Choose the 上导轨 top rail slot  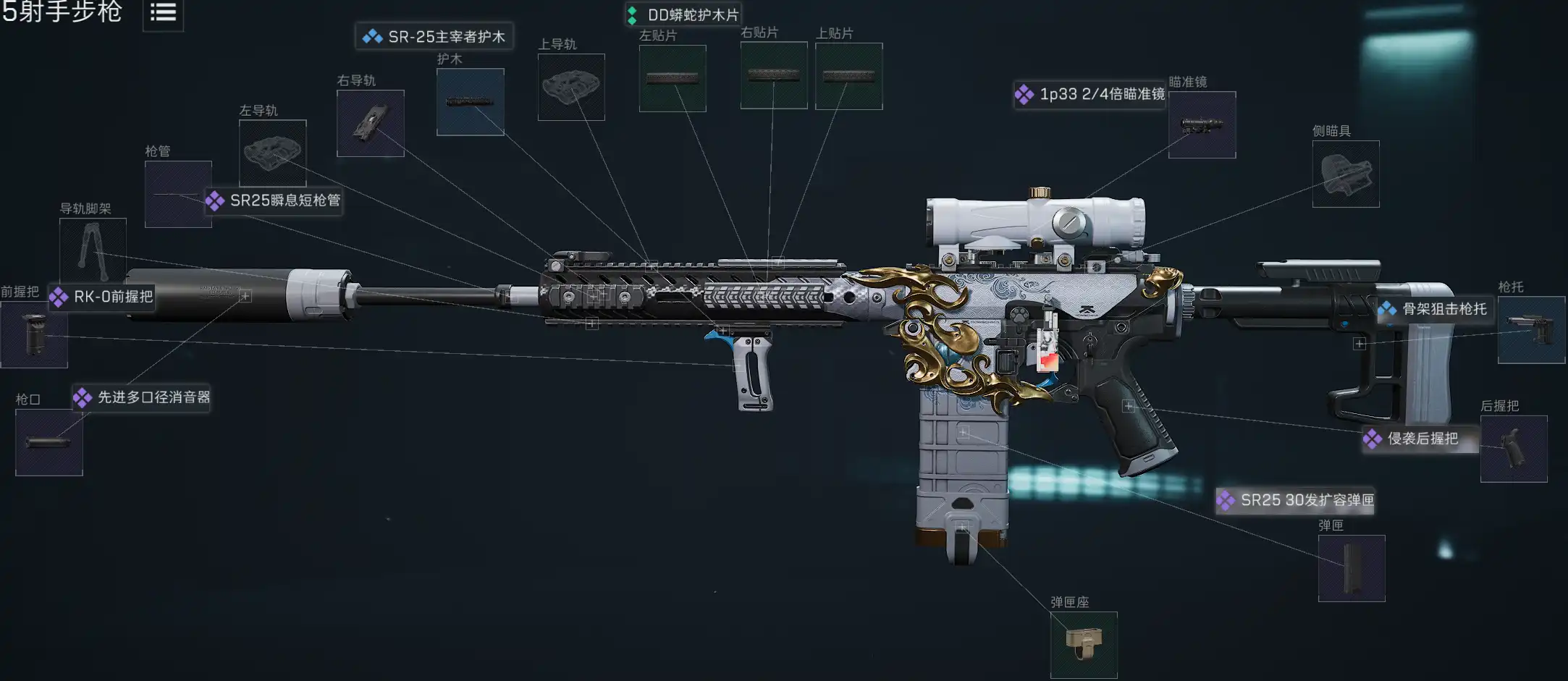tap(571, 87)
